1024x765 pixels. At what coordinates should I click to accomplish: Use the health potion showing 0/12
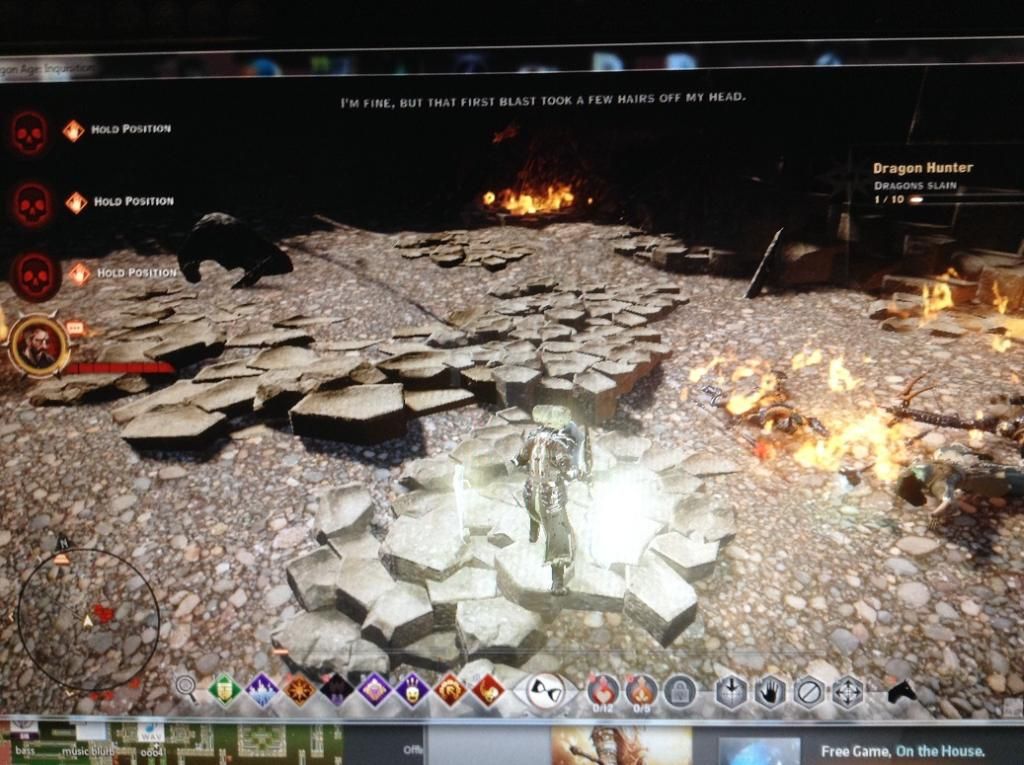tap(603, 691)
